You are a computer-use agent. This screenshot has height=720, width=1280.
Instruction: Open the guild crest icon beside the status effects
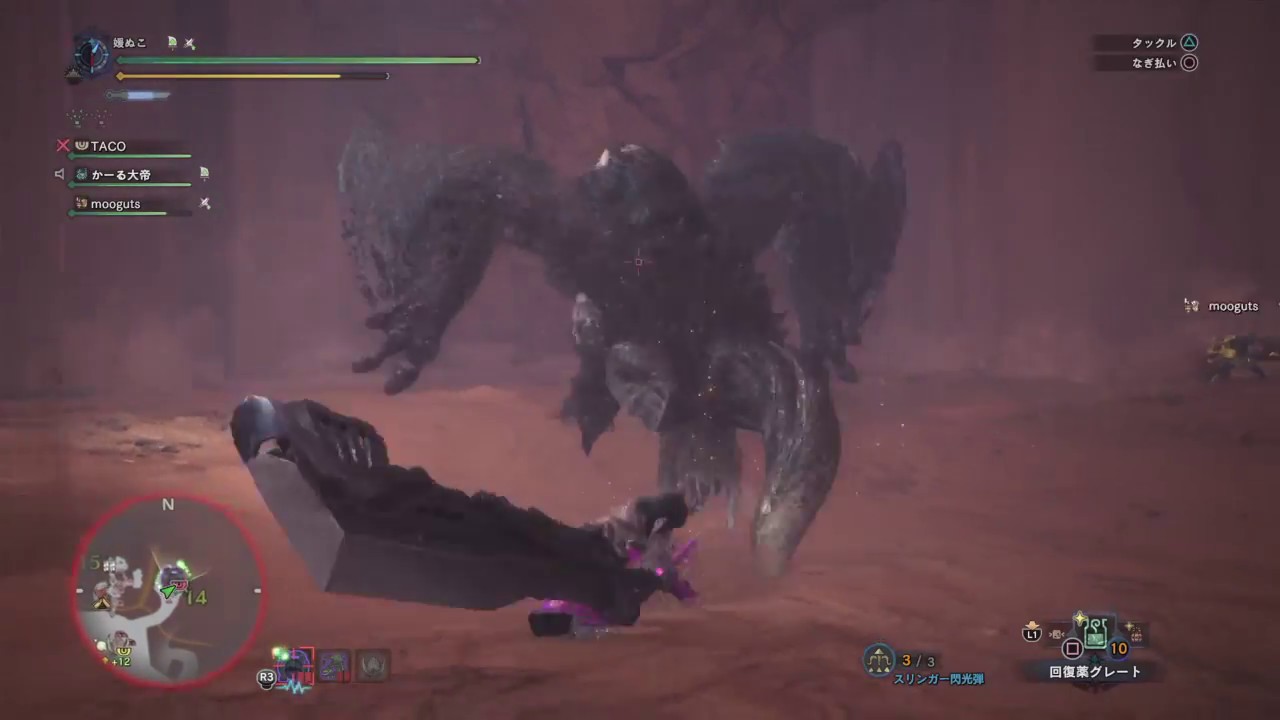pyautogui.click(x=373, y=664)
